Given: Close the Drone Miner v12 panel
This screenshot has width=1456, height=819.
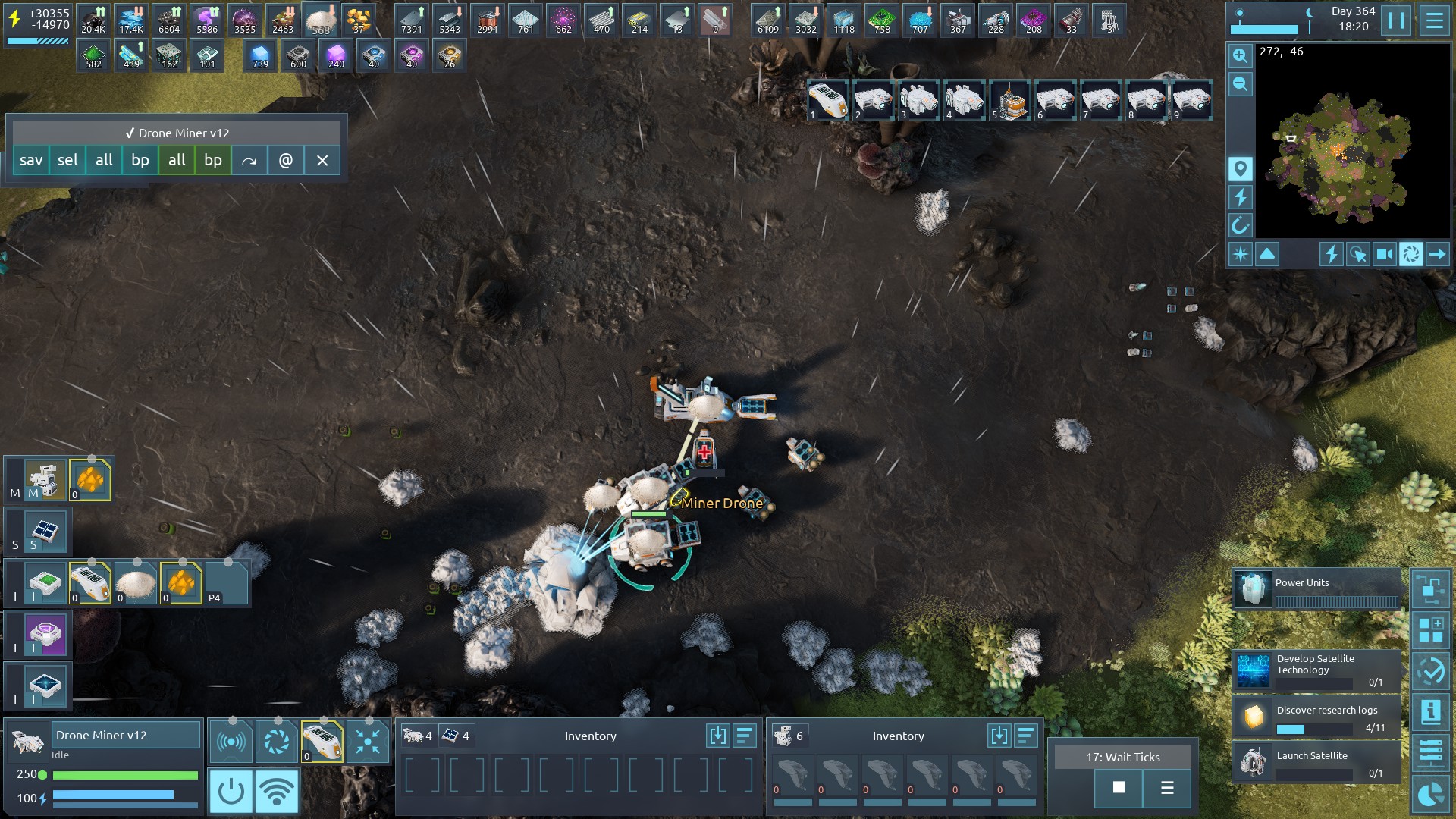Looking at the screenshot, I should [322, 160].
